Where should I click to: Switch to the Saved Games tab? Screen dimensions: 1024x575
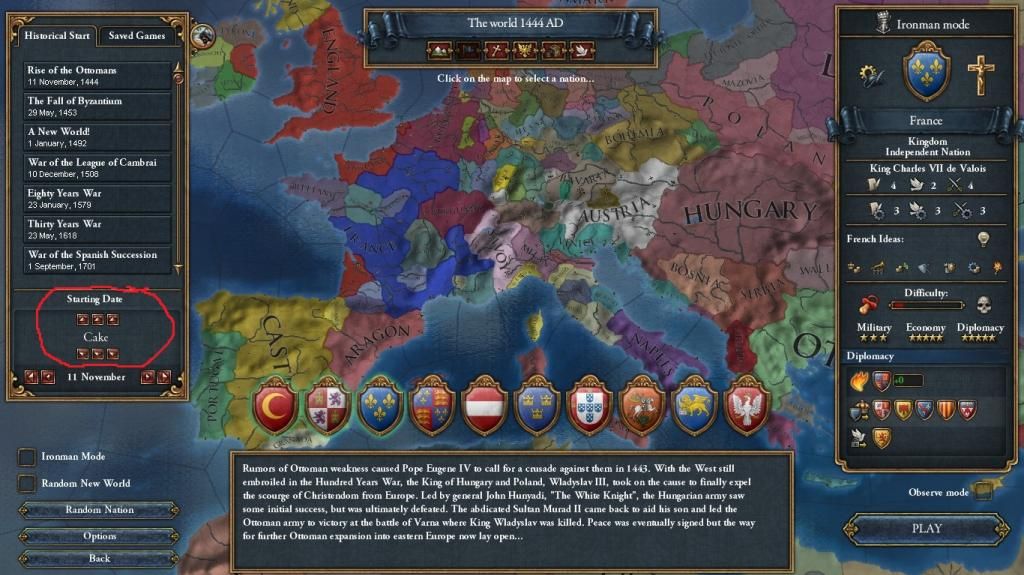pos(137,35)
